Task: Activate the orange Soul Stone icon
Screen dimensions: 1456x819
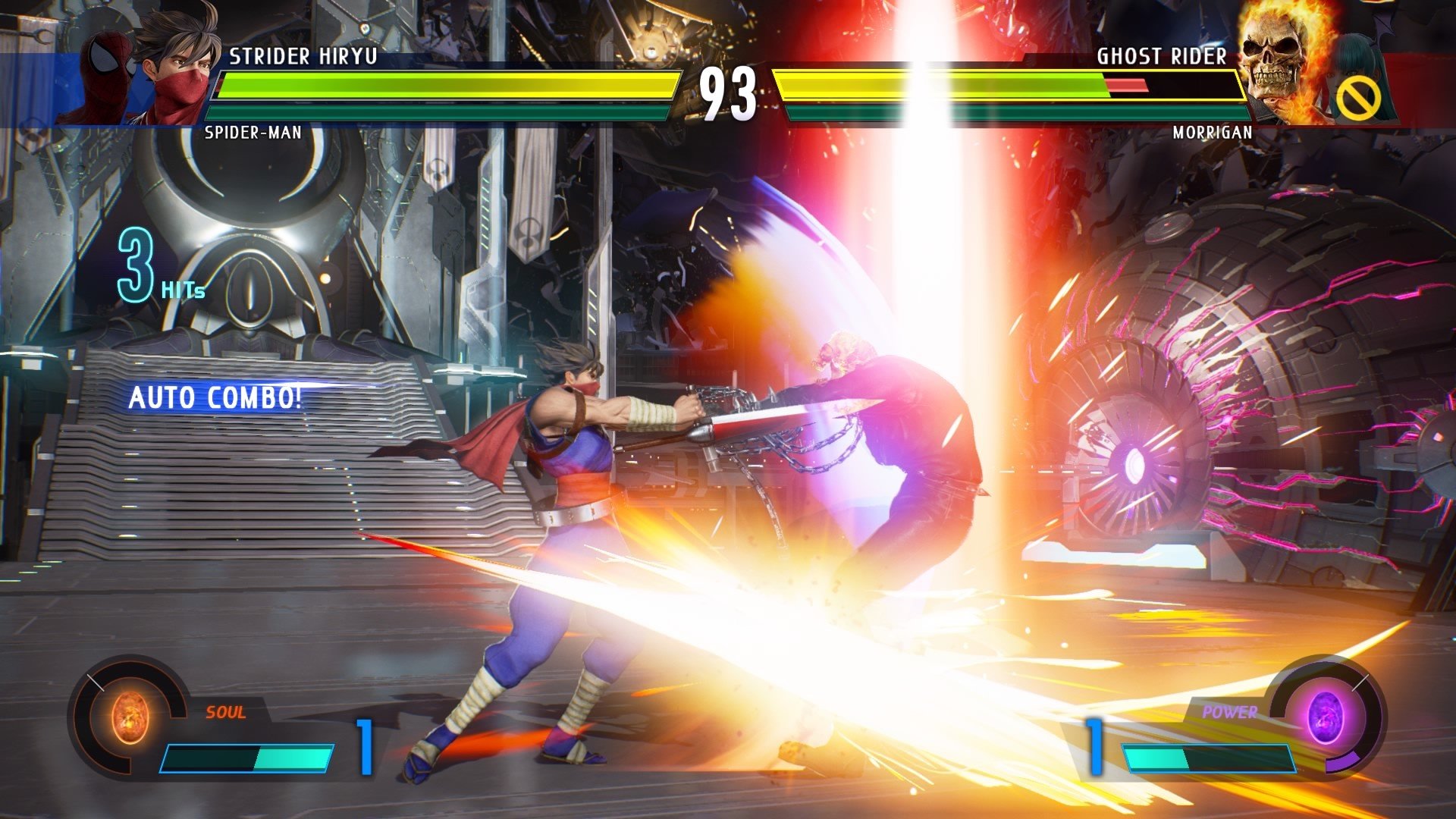Action: pyautogui.click(x=130, y=717)
